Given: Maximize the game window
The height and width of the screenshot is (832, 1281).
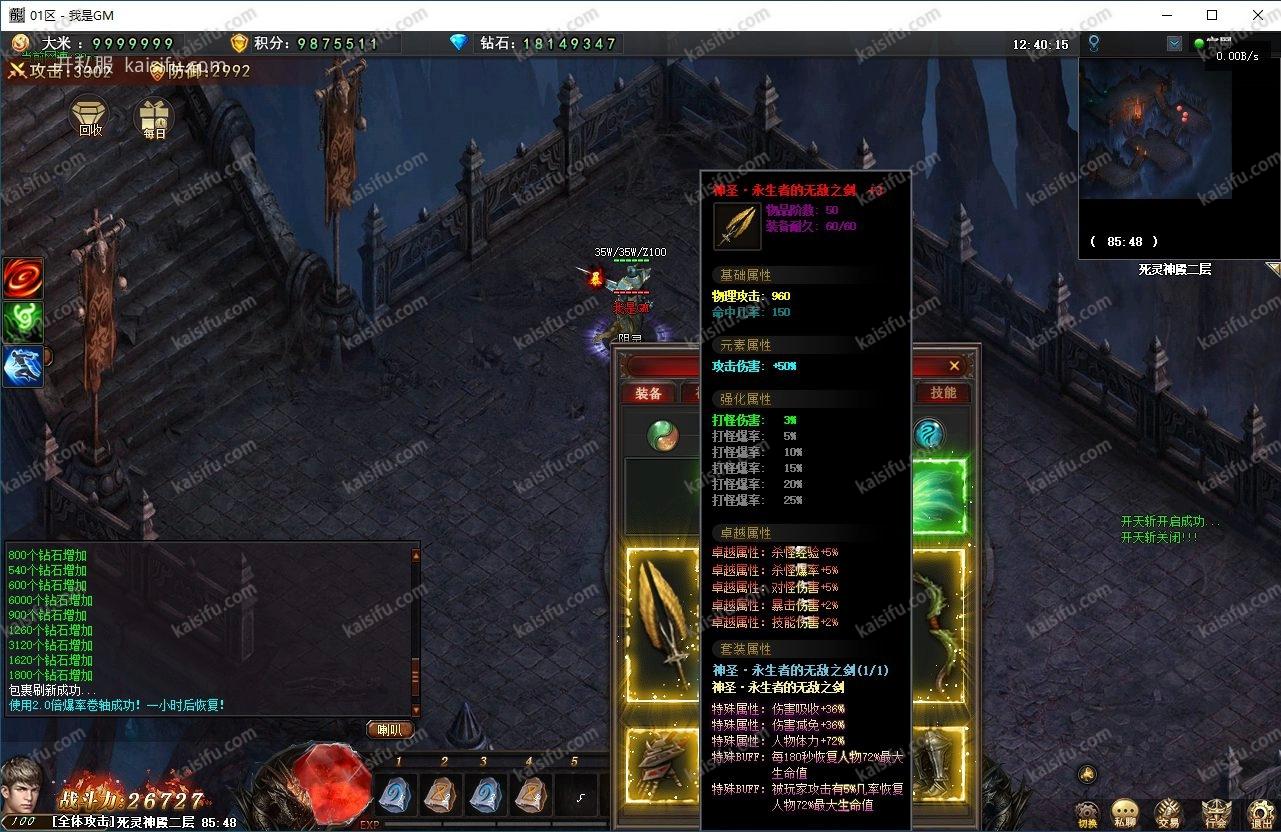Looking at the screenshot, I should click(1212, 15).
